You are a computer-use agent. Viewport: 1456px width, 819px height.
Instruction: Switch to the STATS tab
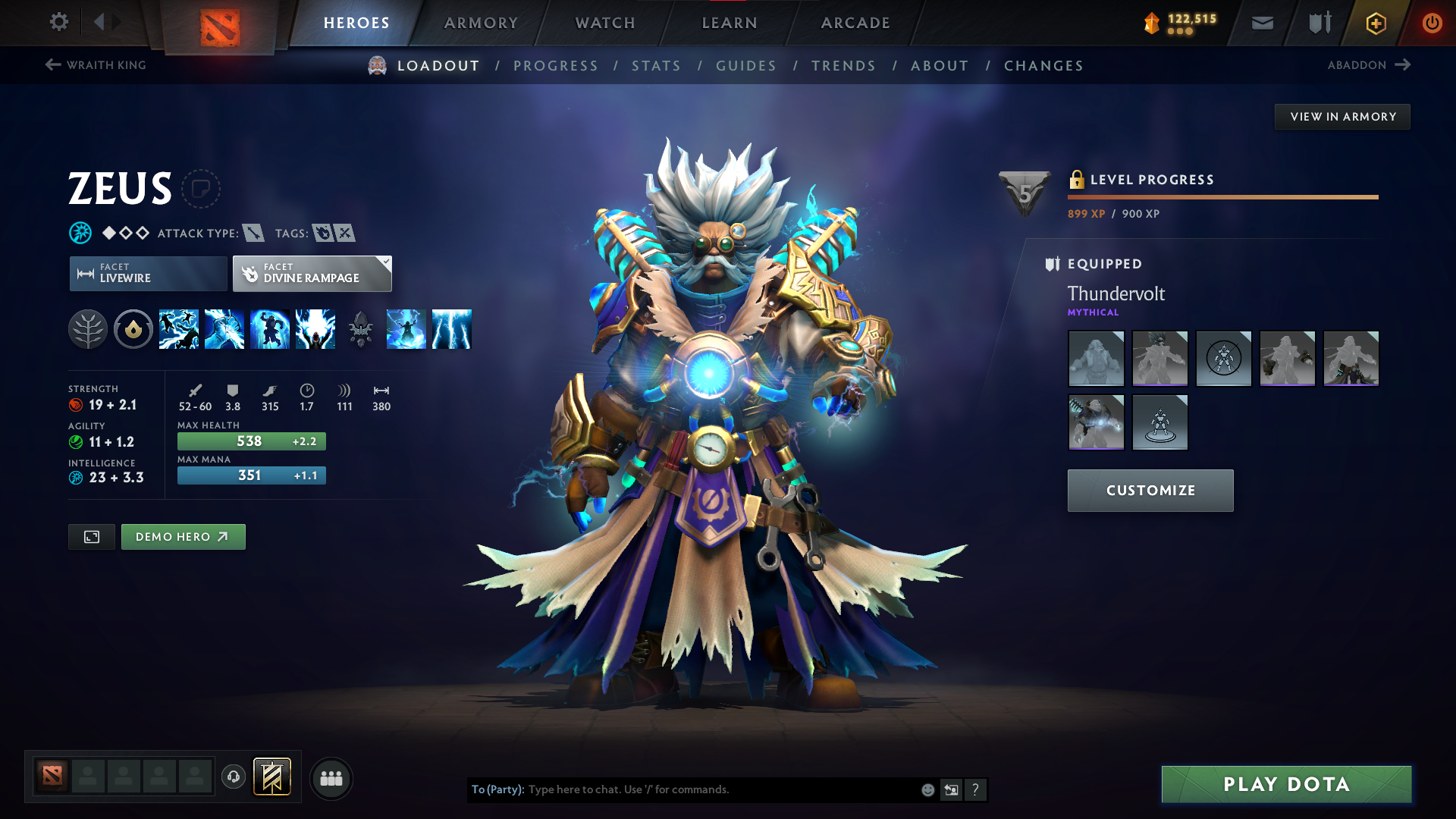pyautogui.click(x=656, y=65)
